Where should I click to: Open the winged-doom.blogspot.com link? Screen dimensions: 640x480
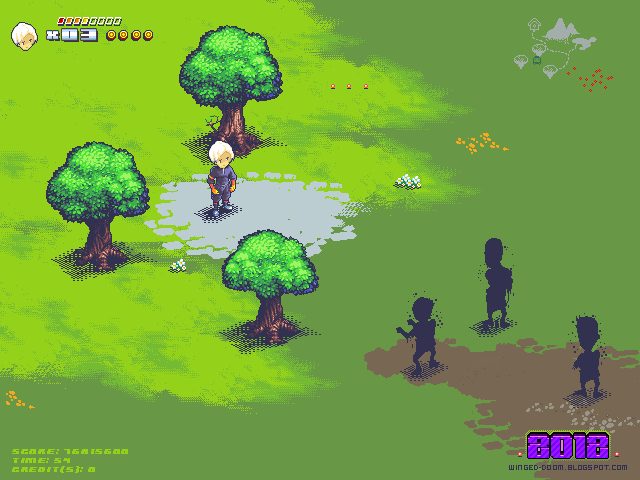(x=567, y=467)
